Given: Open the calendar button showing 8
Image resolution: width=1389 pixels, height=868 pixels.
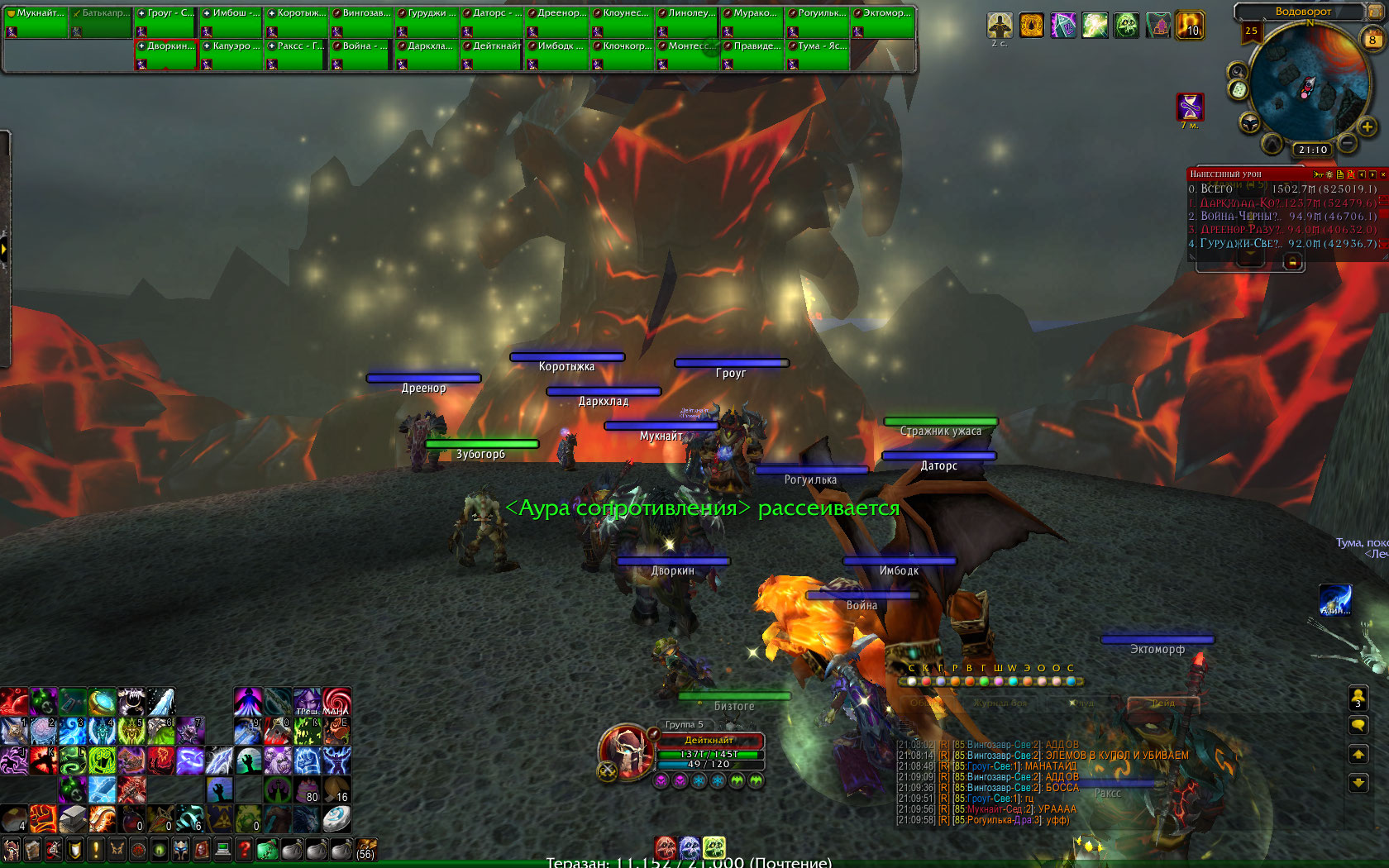Looking at the screenshot, I should coord(1372,39).
